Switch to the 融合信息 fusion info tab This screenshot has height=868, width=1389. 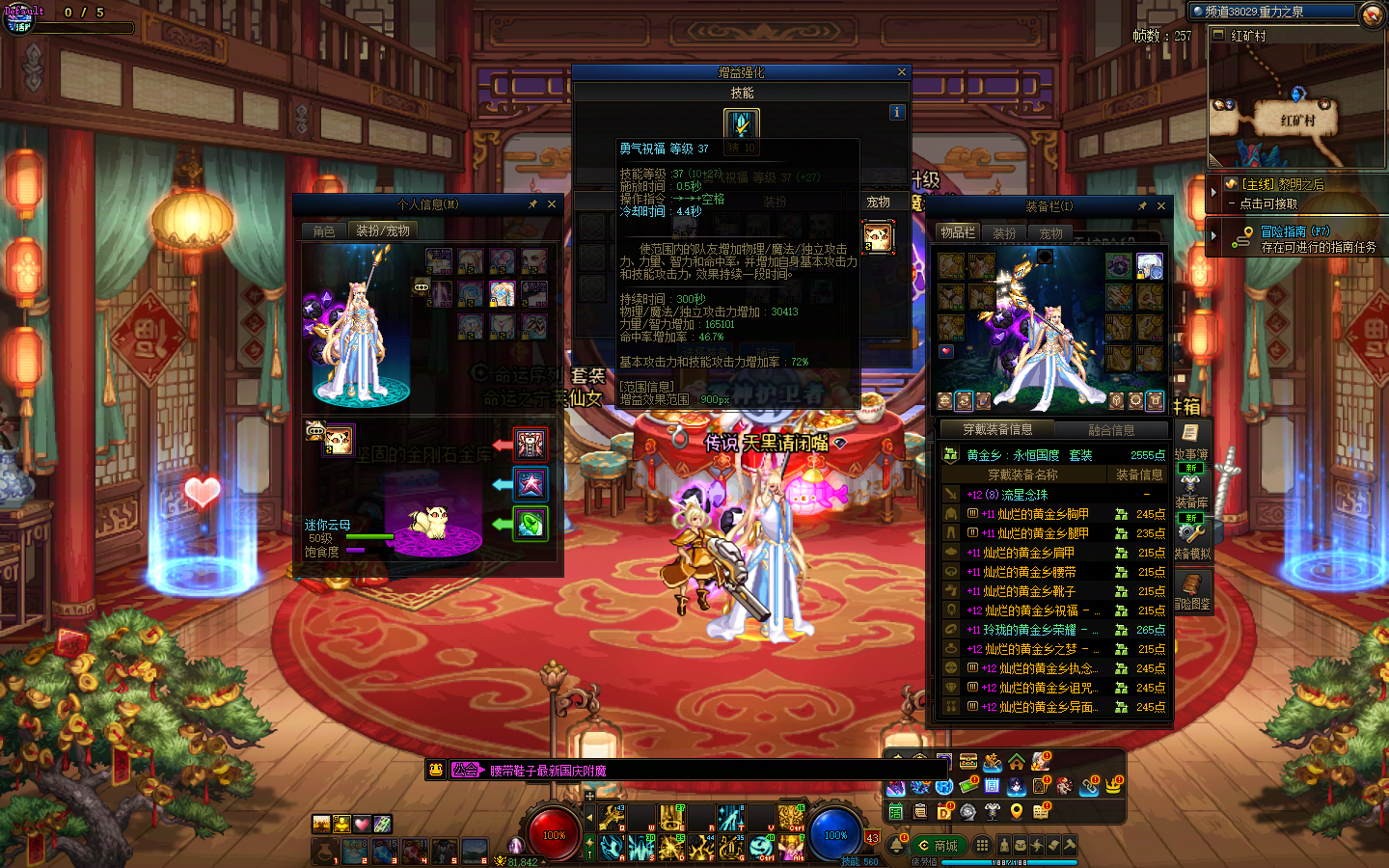tap(1111, 430)
